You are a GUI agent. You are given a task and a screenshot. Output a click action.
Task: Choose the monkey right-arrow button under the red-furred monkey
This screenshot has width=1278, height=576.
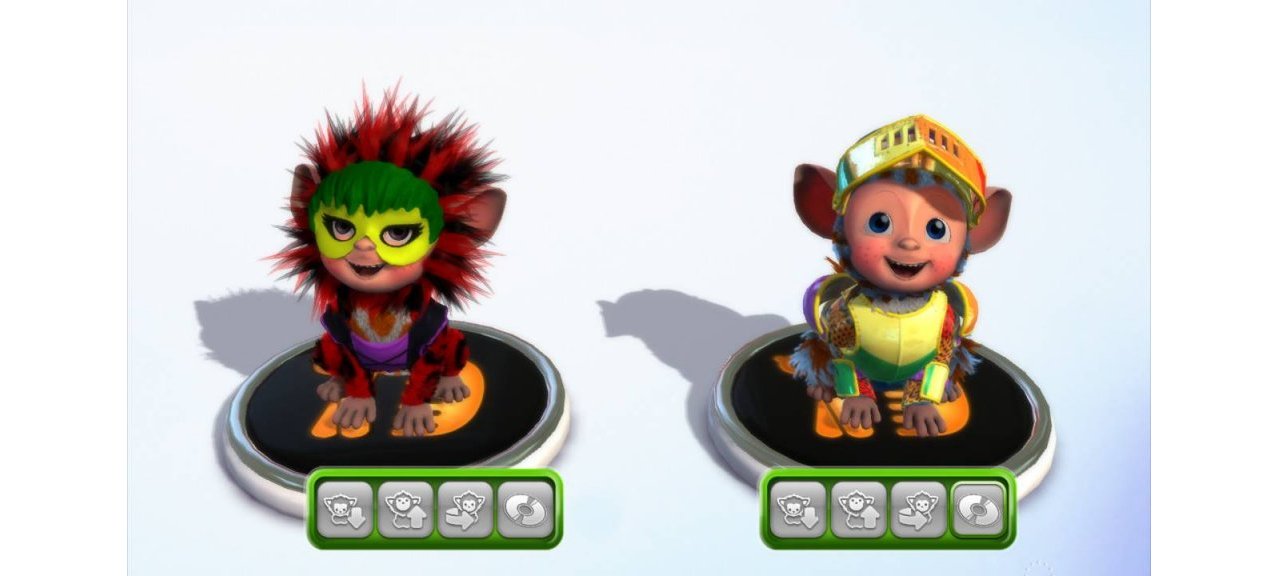coord(465,509)
